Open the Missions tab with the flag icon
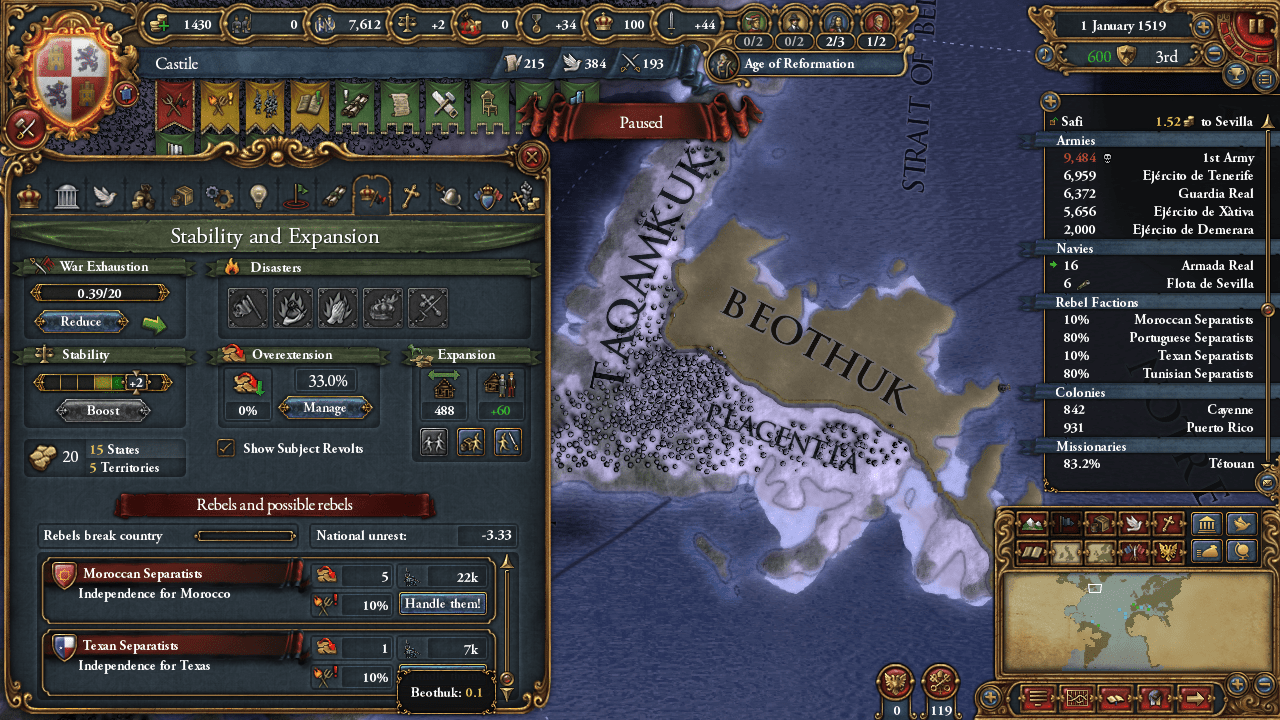 click(298, 195)
